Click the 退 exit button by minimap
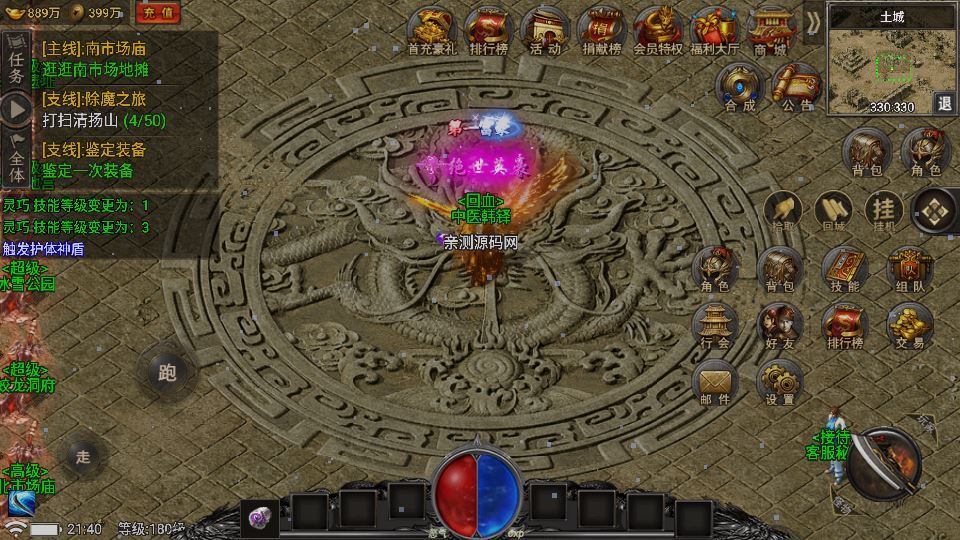 945,103
